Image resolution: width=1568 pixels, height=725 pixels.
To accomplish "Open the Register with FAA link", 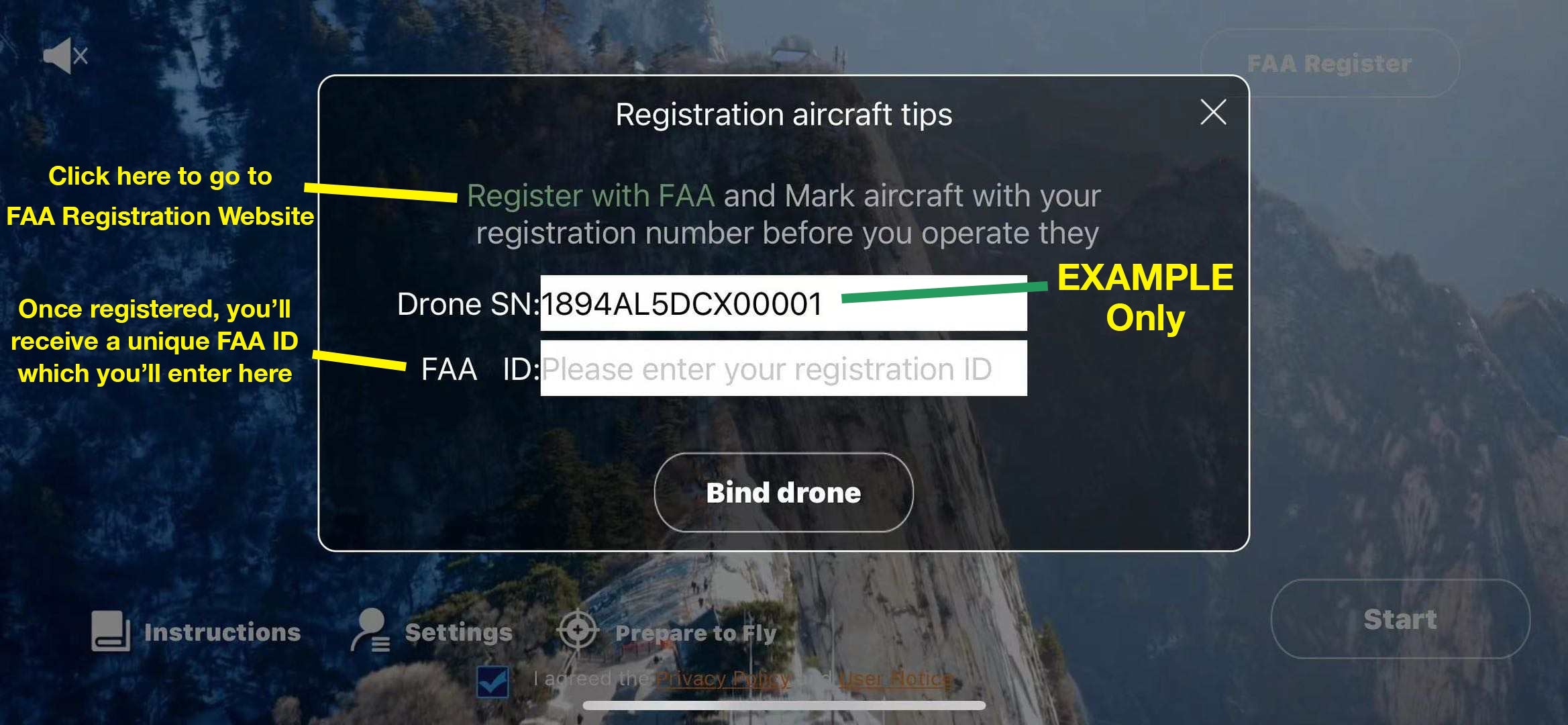I will (x=590, y=196).
